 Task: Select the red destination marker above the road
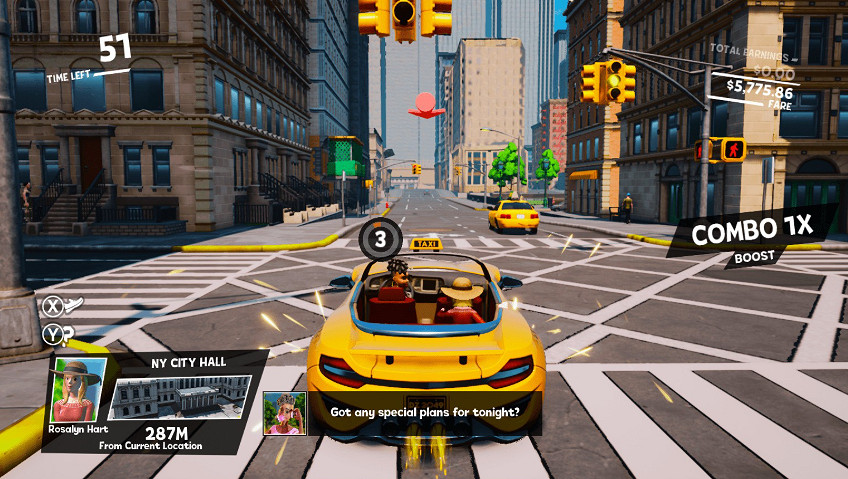(426, 105)
